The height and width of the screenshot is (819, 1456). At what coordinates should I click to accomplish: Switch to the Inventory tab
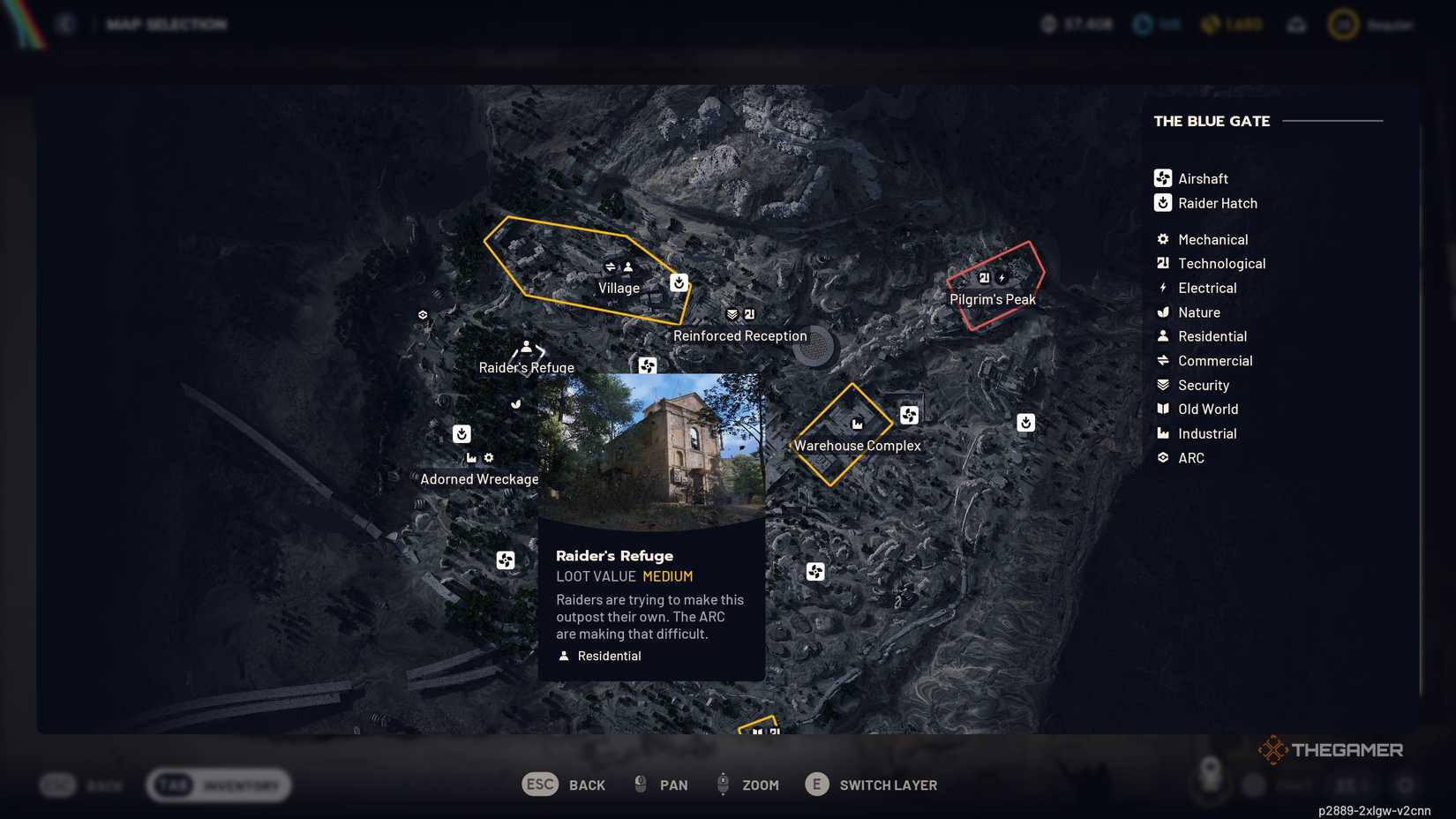pyautogui.click(x=219, y=784)
